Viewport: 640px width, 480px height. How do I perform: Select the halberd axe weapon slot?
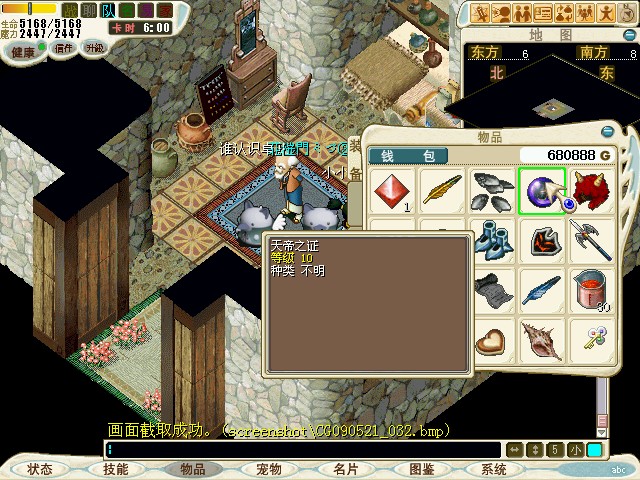coord(590,240)
